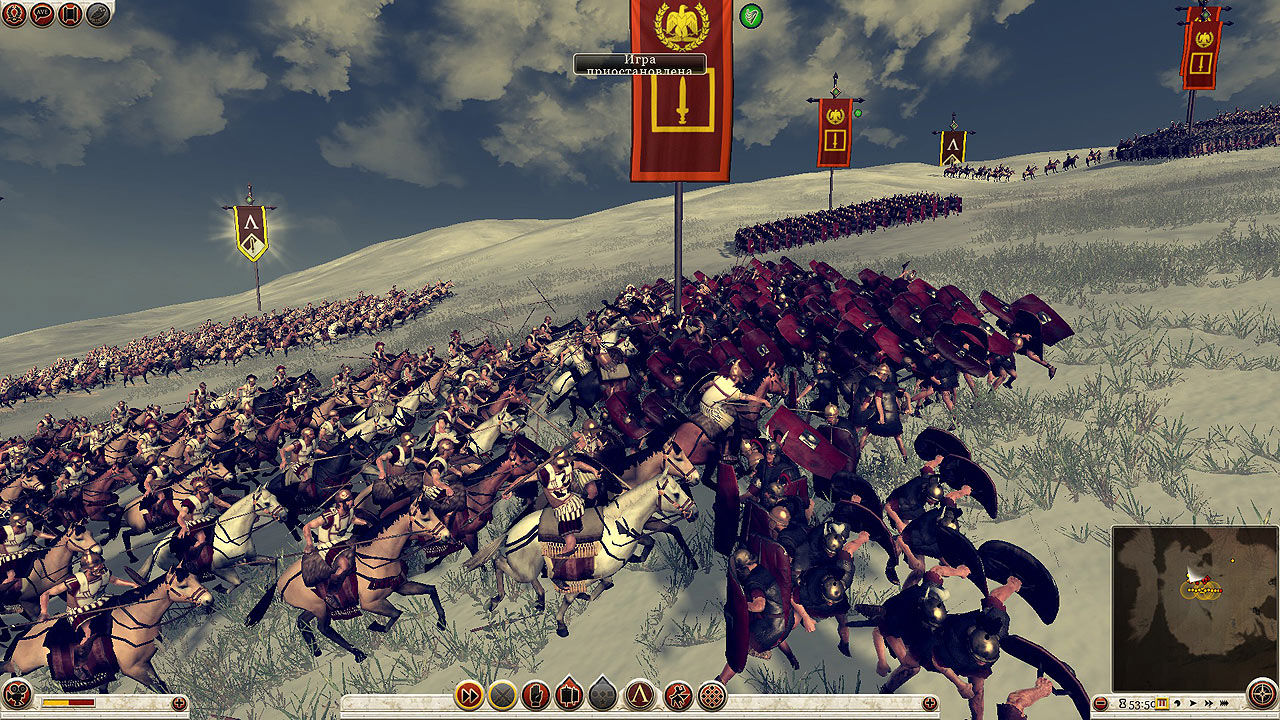The height and width of the screenshot is (720, 1280).
Task: Expand the unit panel with plus button
Action: click(x=929, y=703)
